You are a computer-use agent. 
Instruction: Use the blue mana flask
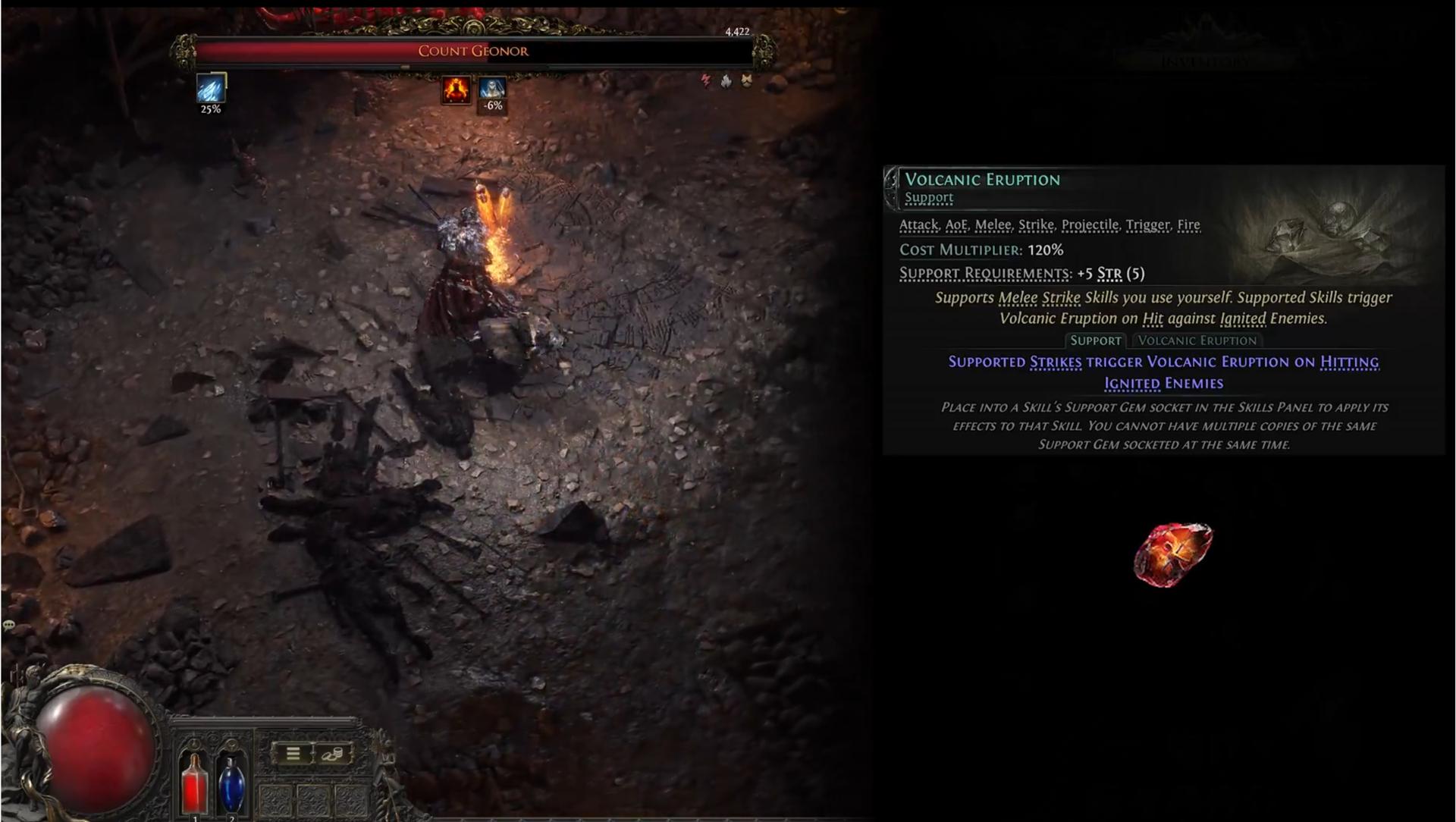[231, 783]
